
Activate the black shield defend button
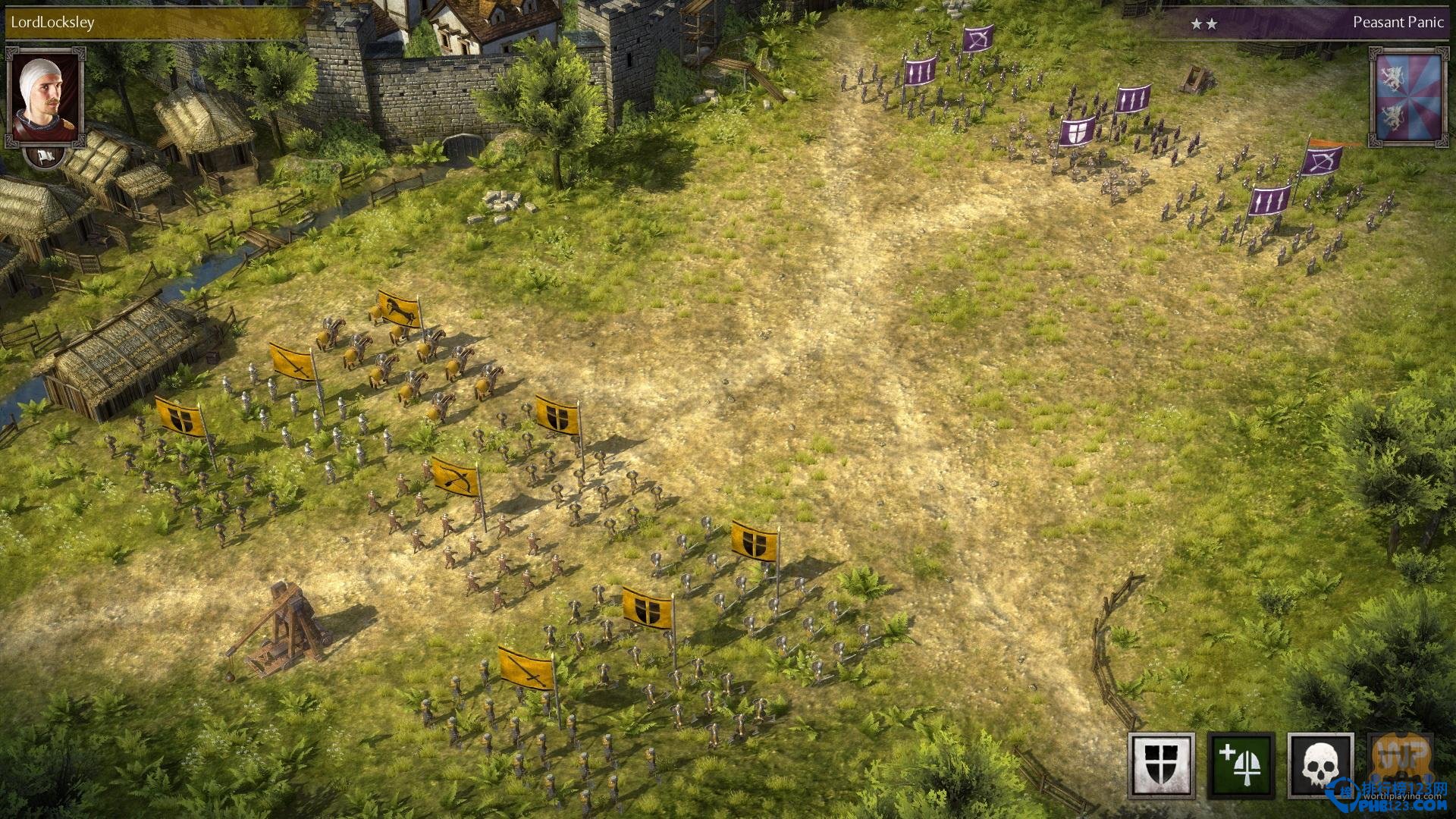point(1161,766)
